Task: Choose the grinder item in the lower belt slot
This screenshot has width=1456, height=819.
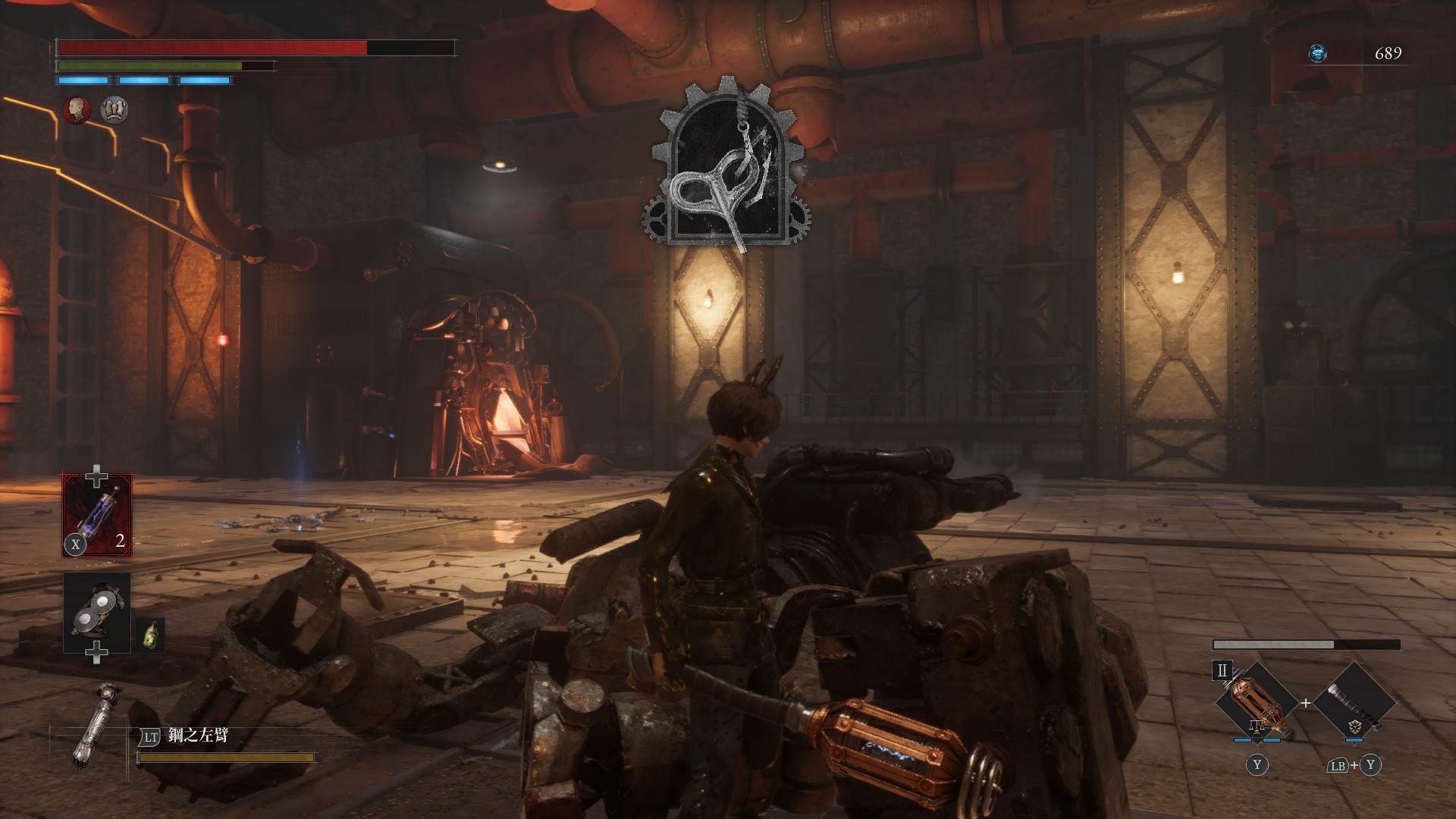Action: [97, 613]
